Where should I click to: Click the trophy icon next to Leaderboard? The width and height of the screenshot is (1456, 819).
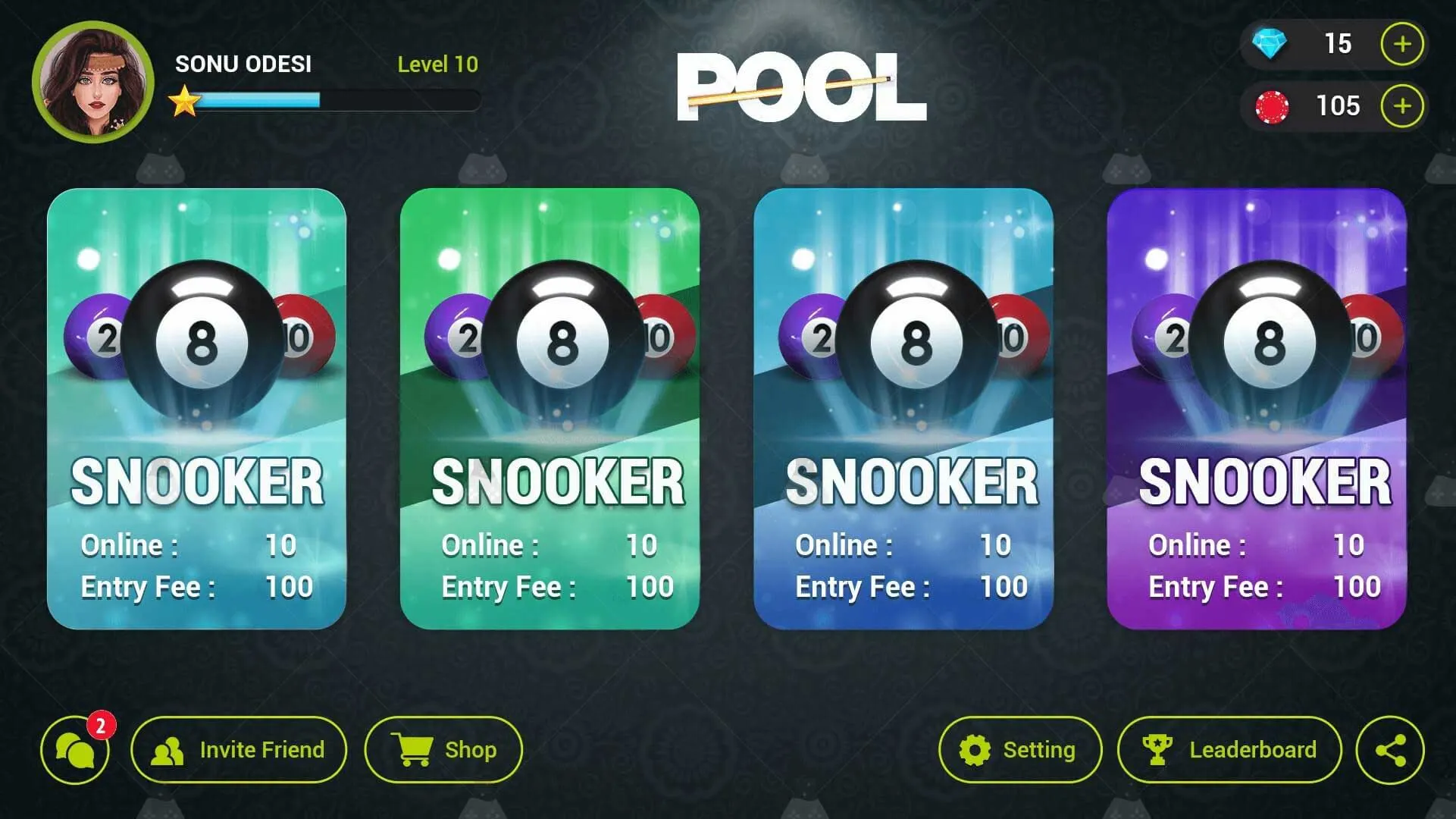[x=1158, y=749]
